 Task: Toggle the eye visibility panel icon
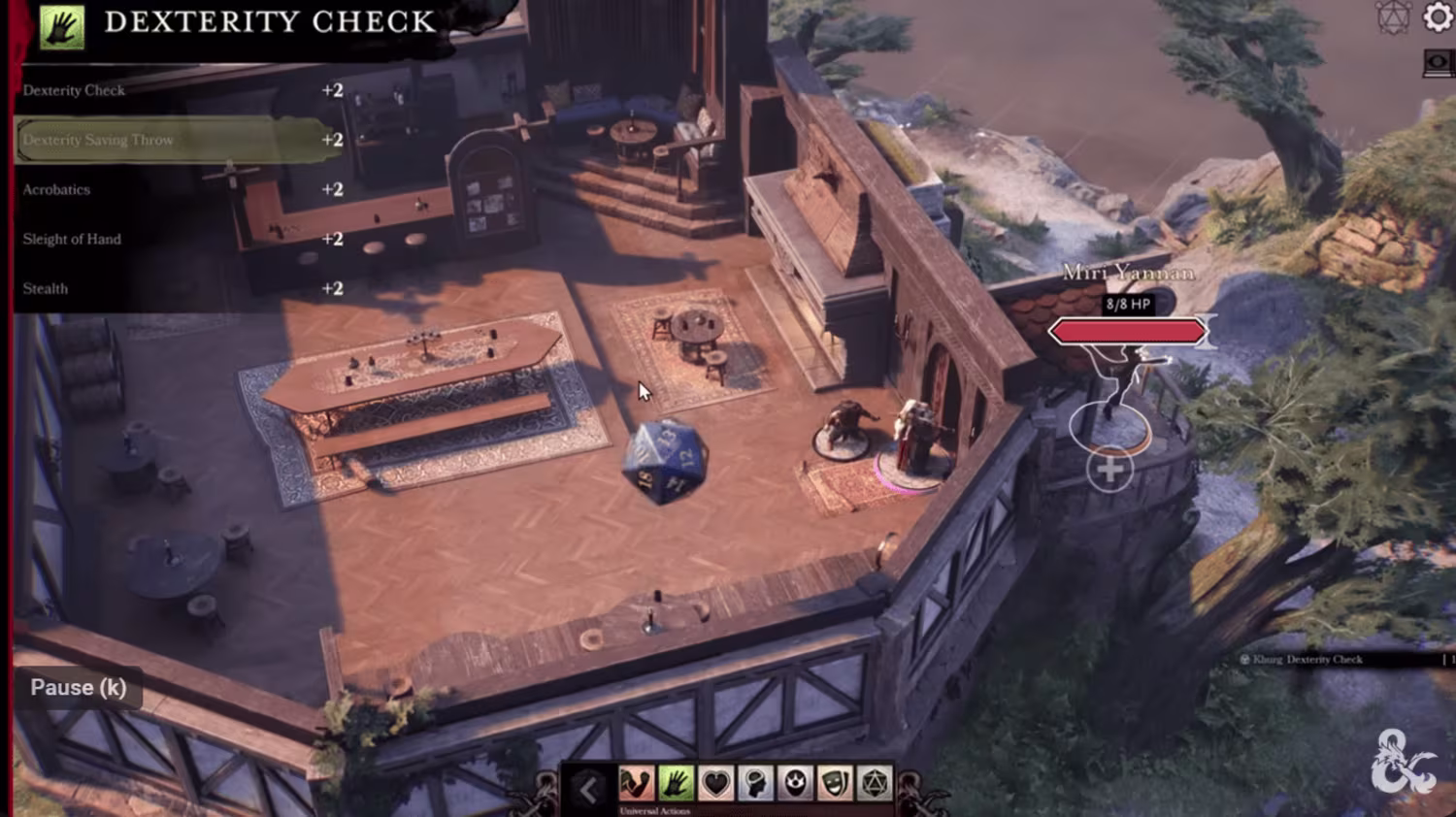coord(1438,62)
